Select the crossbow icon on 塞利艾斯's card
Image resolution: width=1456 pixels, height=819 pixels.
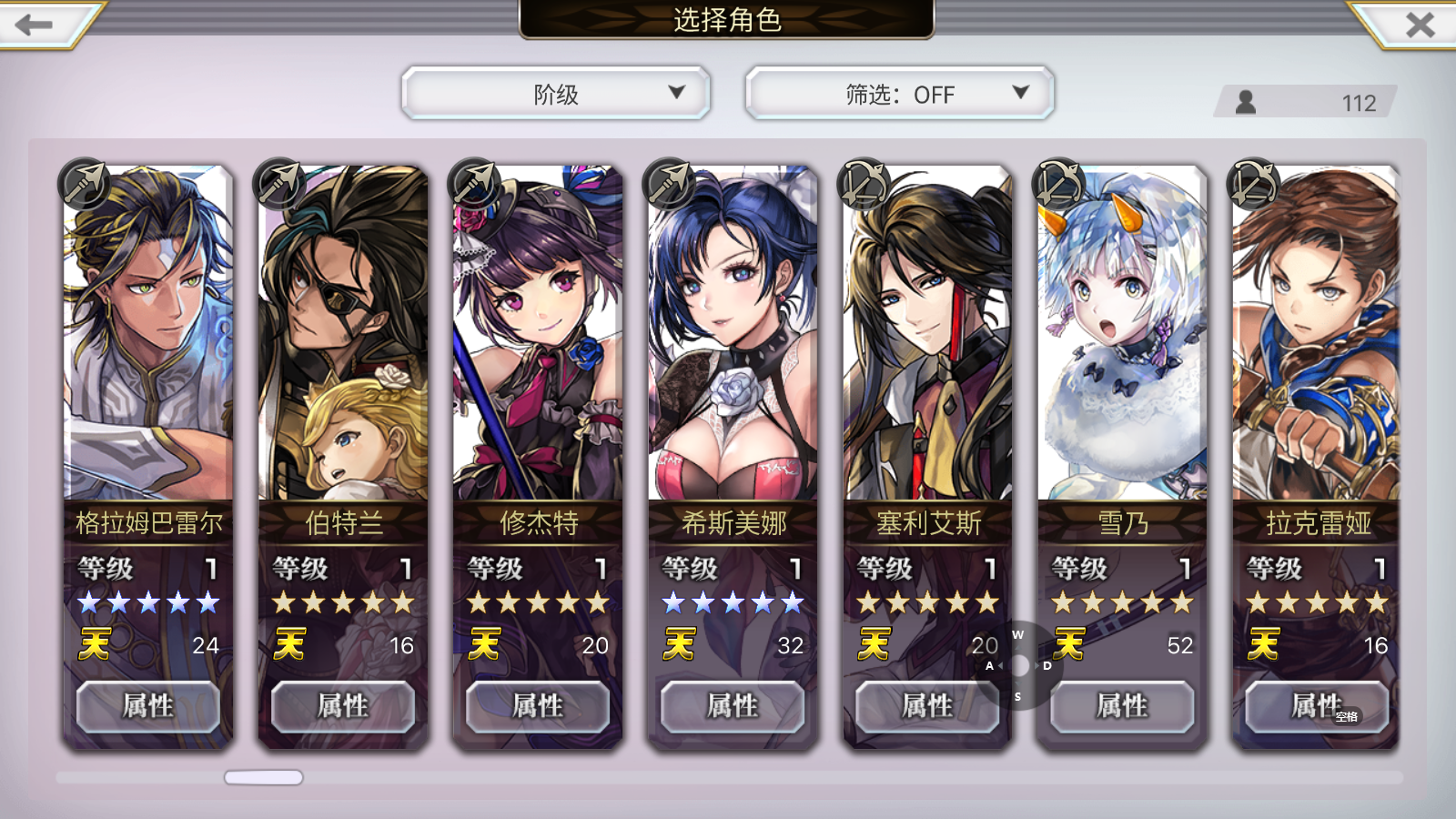tap(864, 183)
